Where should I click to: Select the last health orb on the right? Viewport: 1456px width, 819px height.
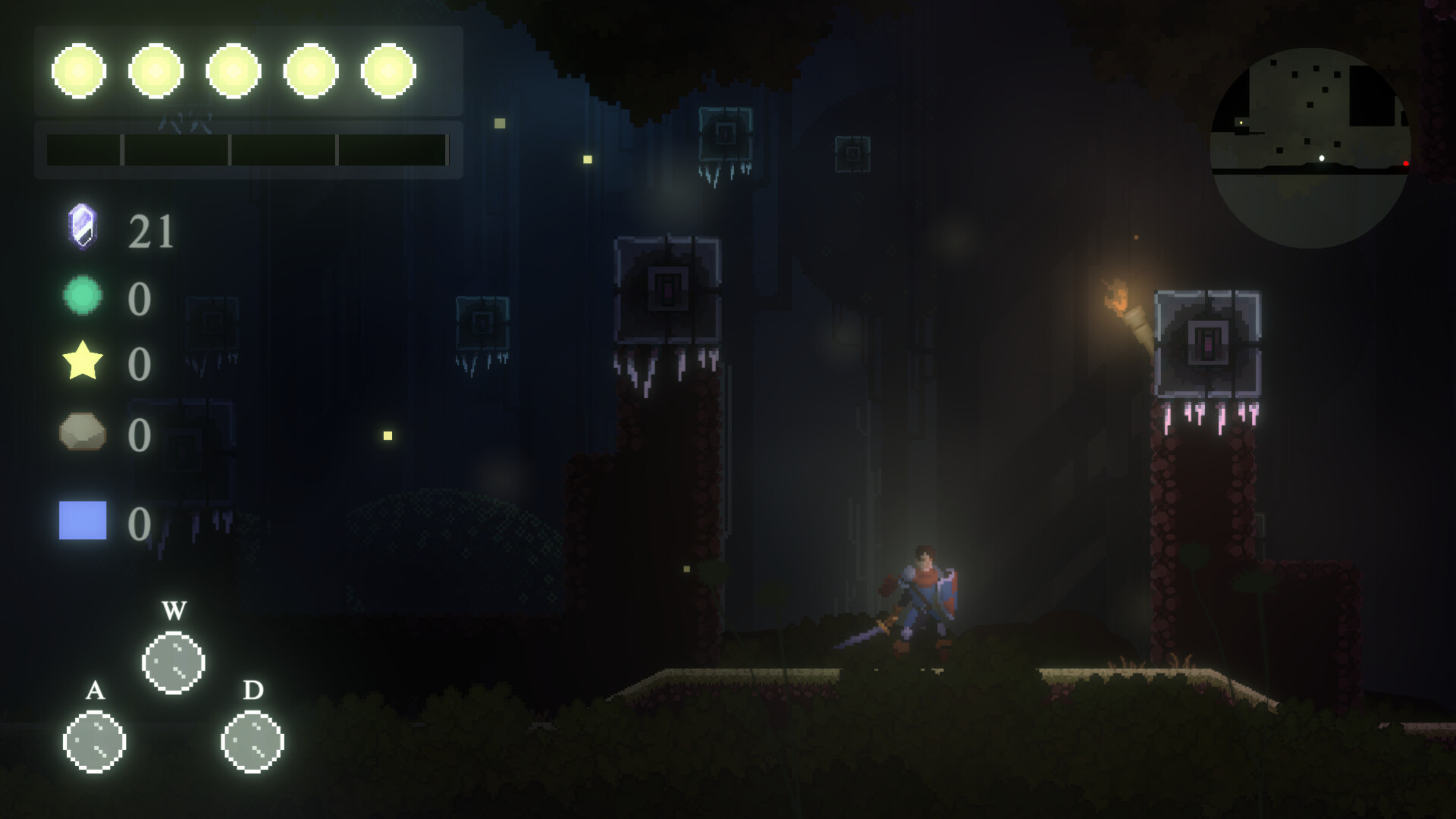click(388, 70)
